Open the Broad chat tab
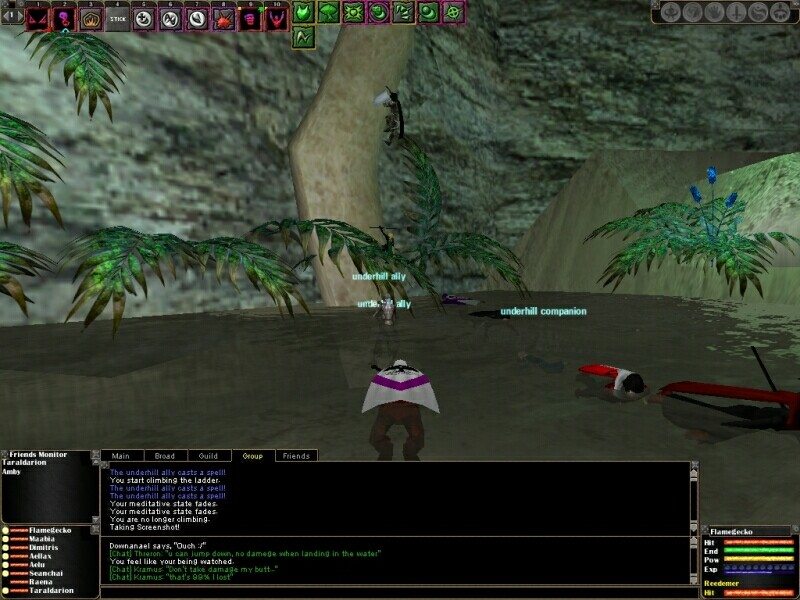The width and height of the screenshot is (800, 600). pos(164,456)
